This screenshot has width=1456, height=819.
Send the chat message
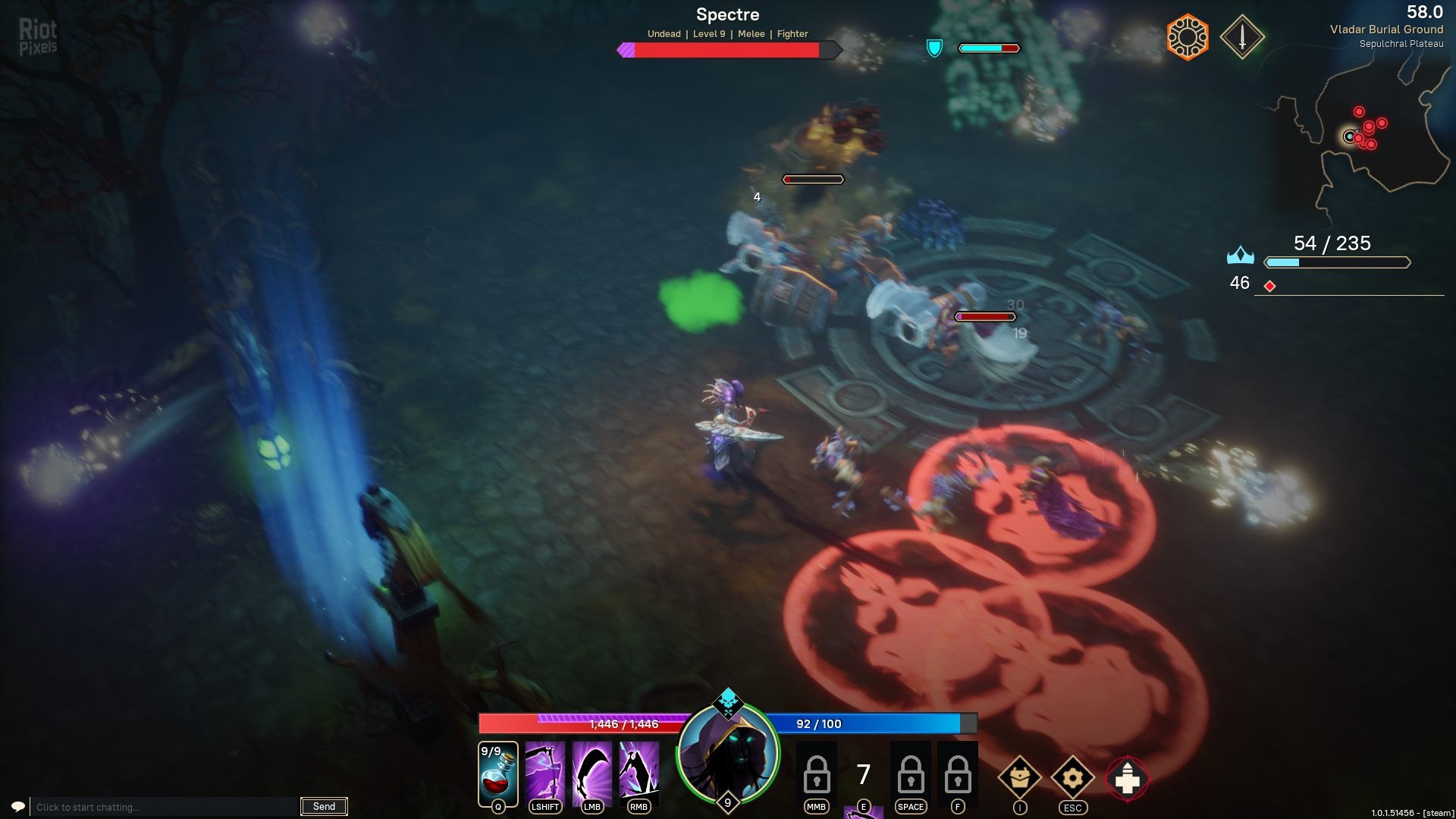point(324,806)
